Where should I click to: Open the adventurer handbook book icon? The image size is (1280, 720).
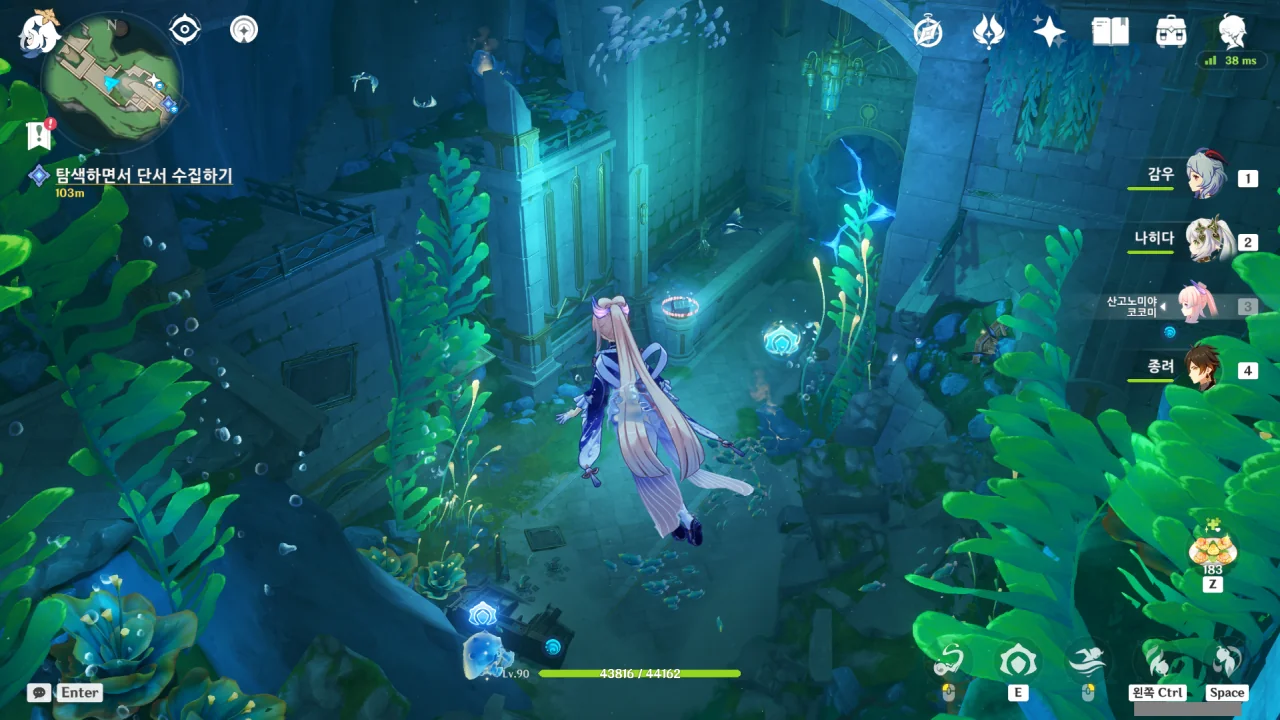[1110, 32]
